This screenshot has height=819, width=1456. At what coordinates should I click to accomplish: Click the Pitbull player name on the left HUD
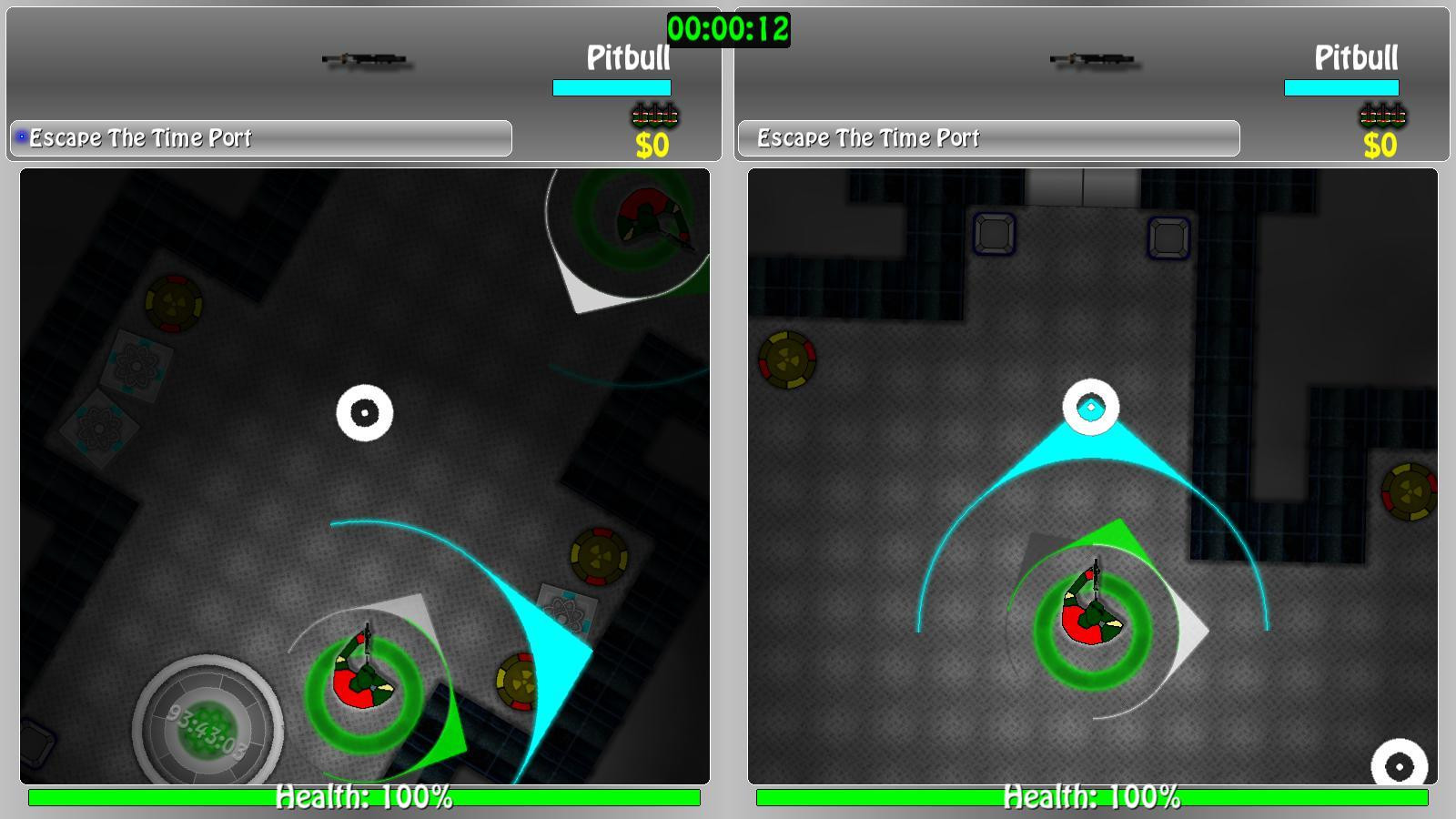[628, 59]
